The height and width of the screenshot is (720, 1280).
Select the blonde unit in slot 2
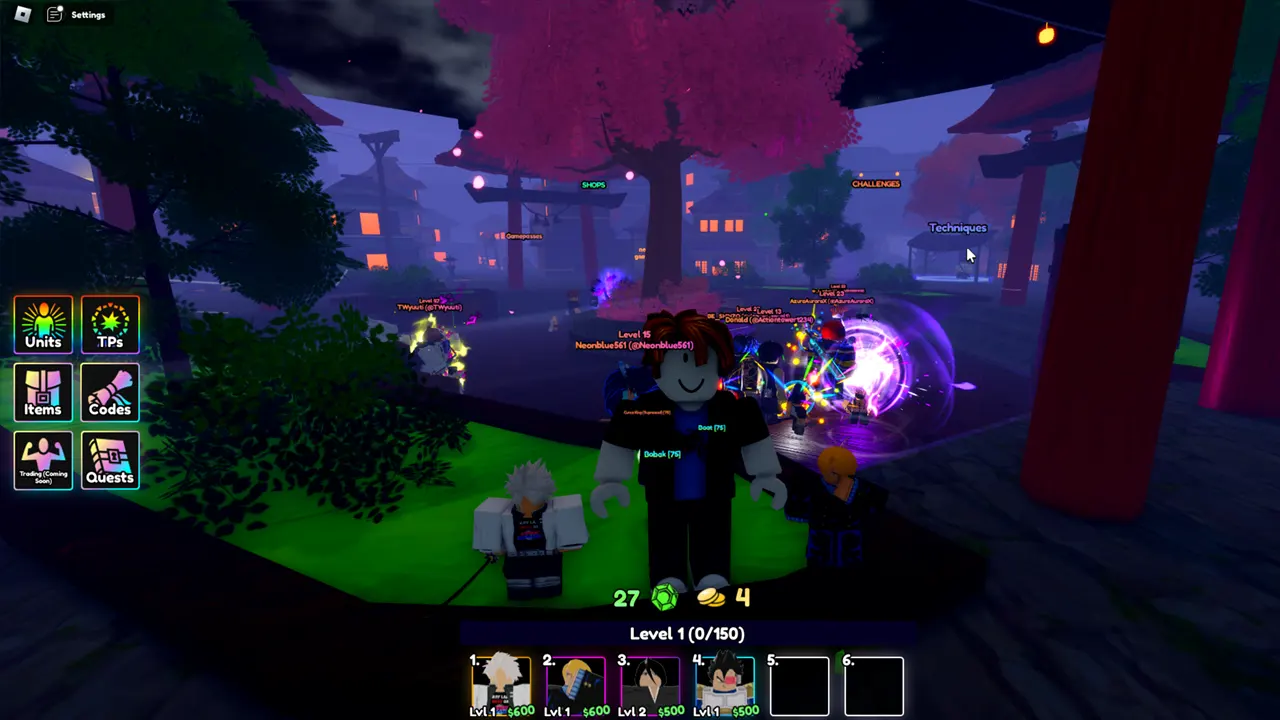click(x=575, y=685)
